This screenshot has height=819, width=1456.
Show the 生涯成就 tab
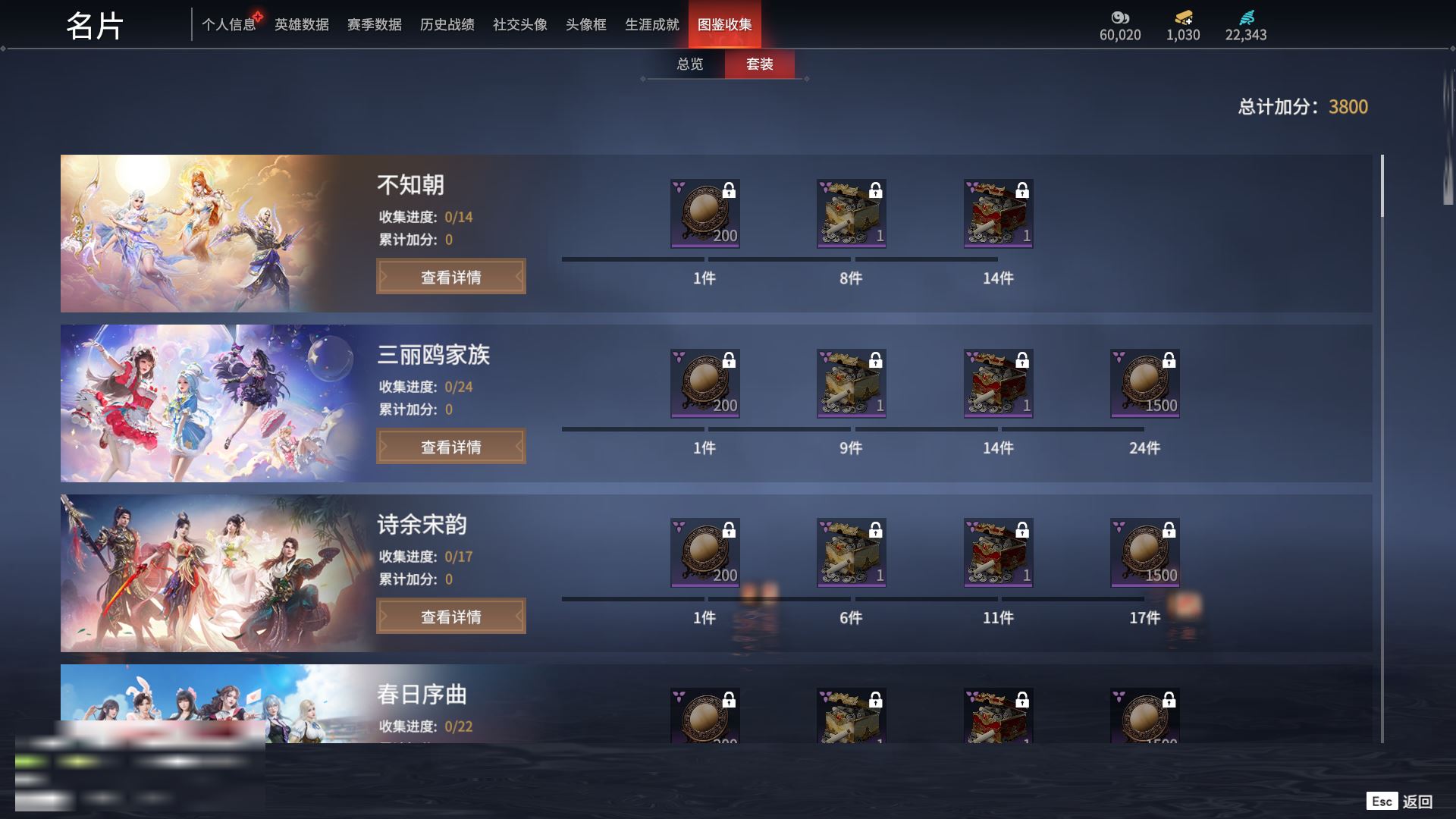[651, 25]
